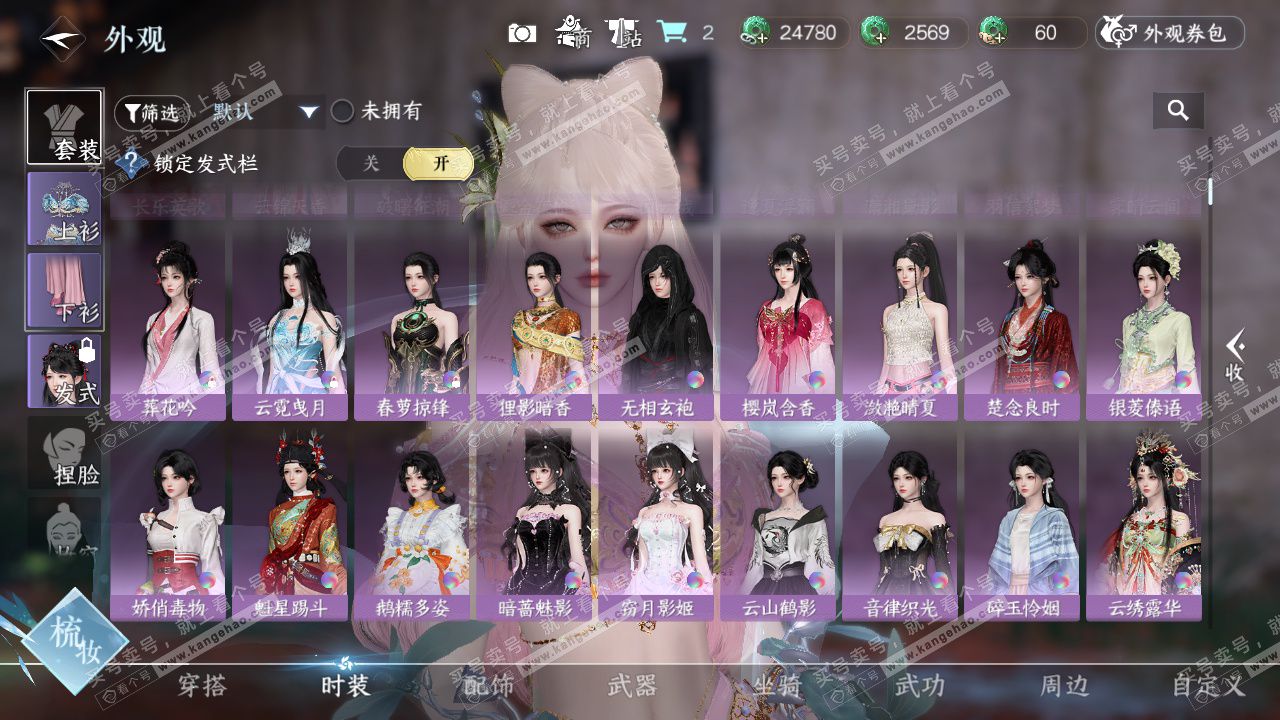
Task: Collapse the panel with the 收 arrow
Action: (1235, 356)
